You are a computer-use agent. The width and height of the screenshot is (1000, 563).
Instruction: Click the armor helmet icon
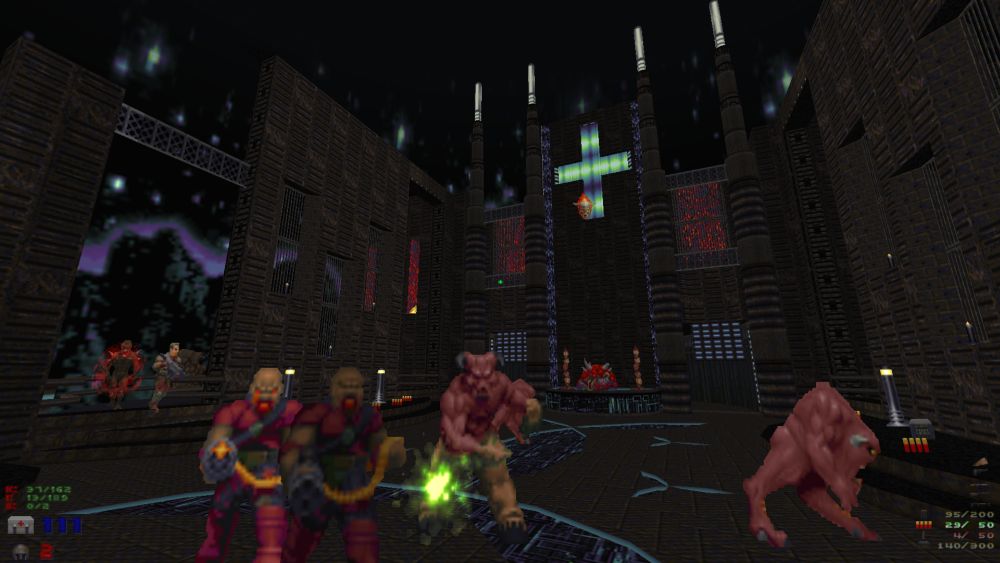pyautogui.click(x=19, y=550)
